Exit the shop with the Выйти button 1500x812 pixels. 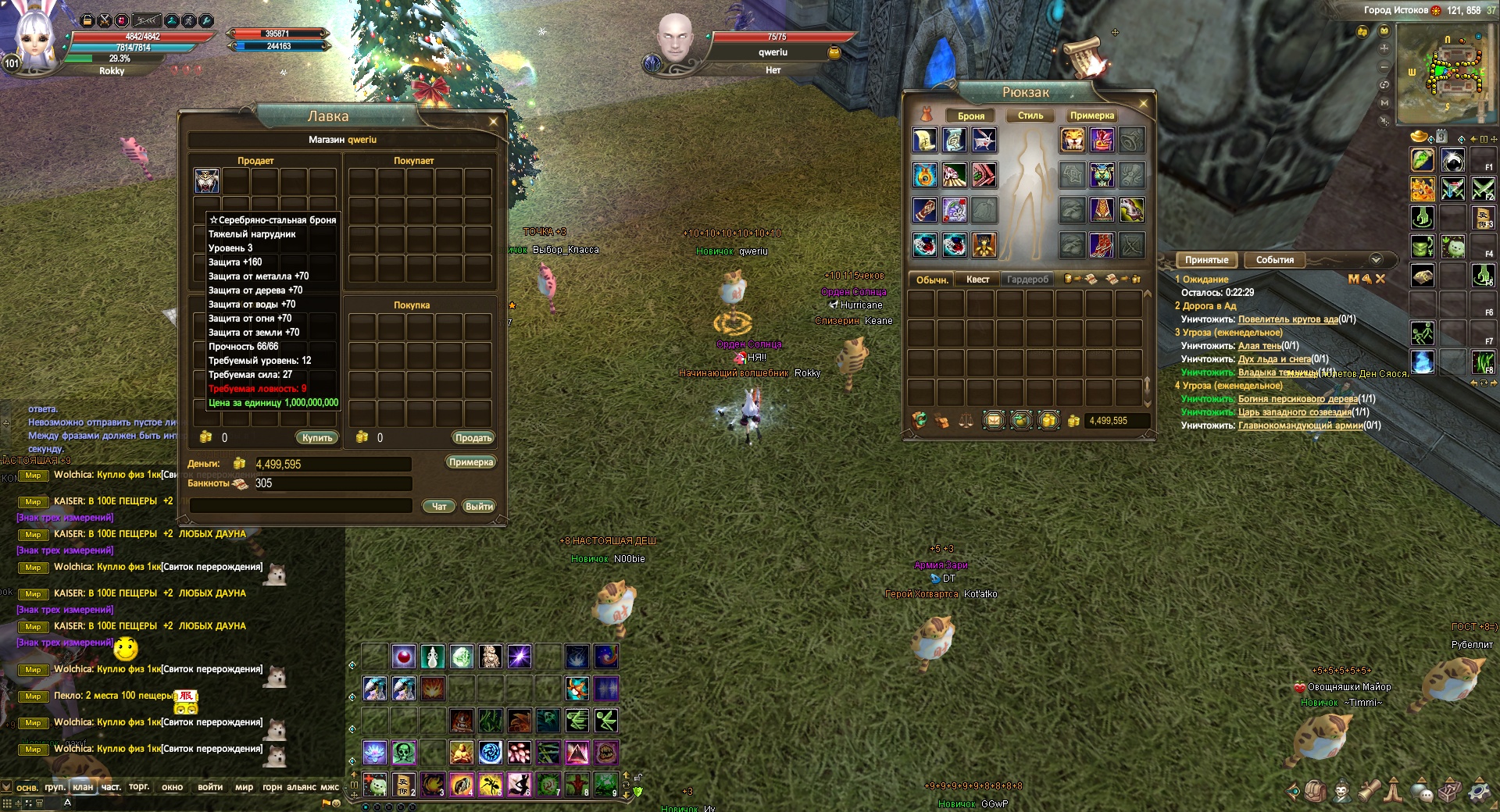pyautogui.click(x=478, y=507)
